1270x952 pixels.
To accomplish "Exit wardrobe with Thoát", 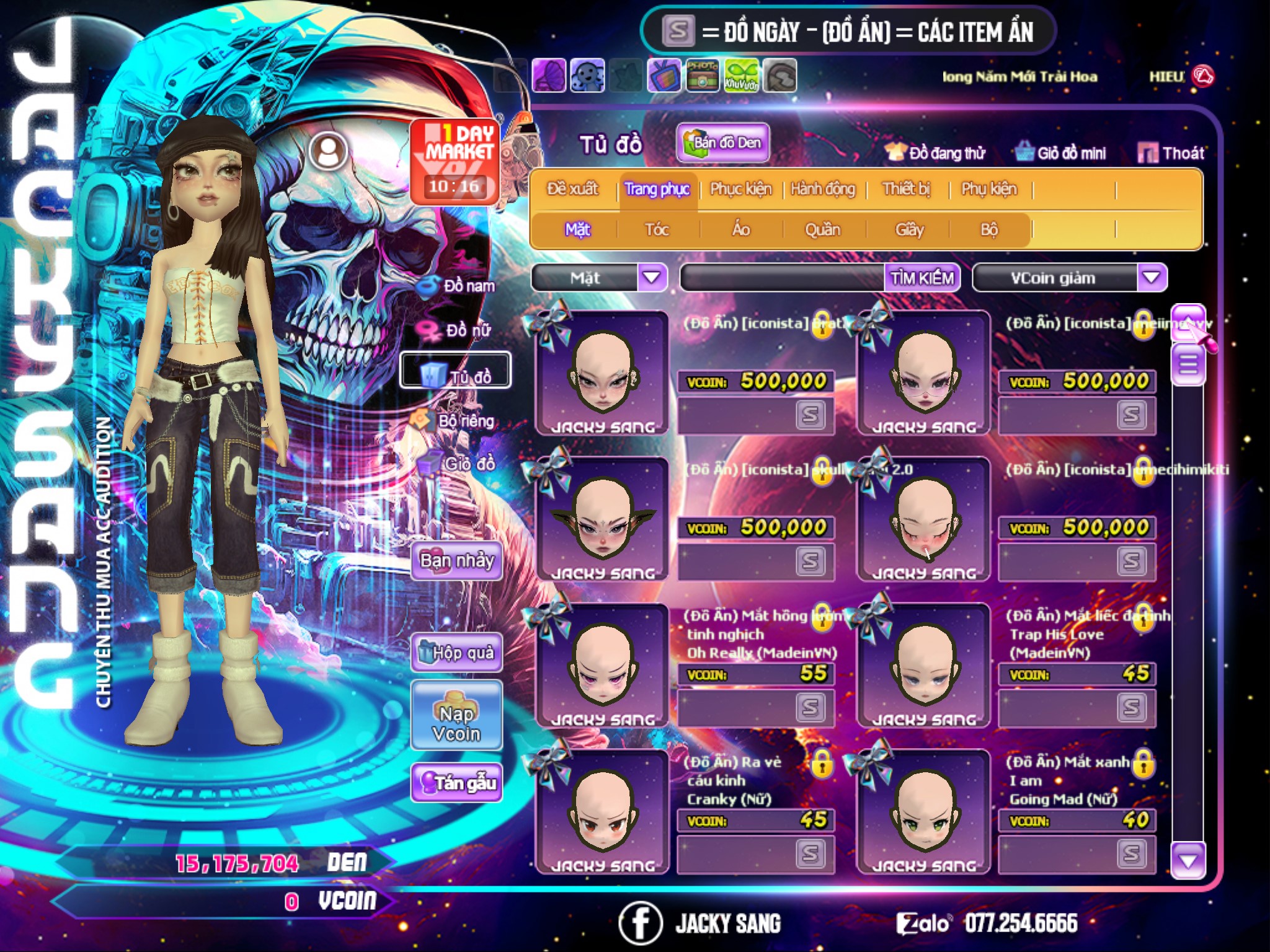I will click(x=1171, y=153).
